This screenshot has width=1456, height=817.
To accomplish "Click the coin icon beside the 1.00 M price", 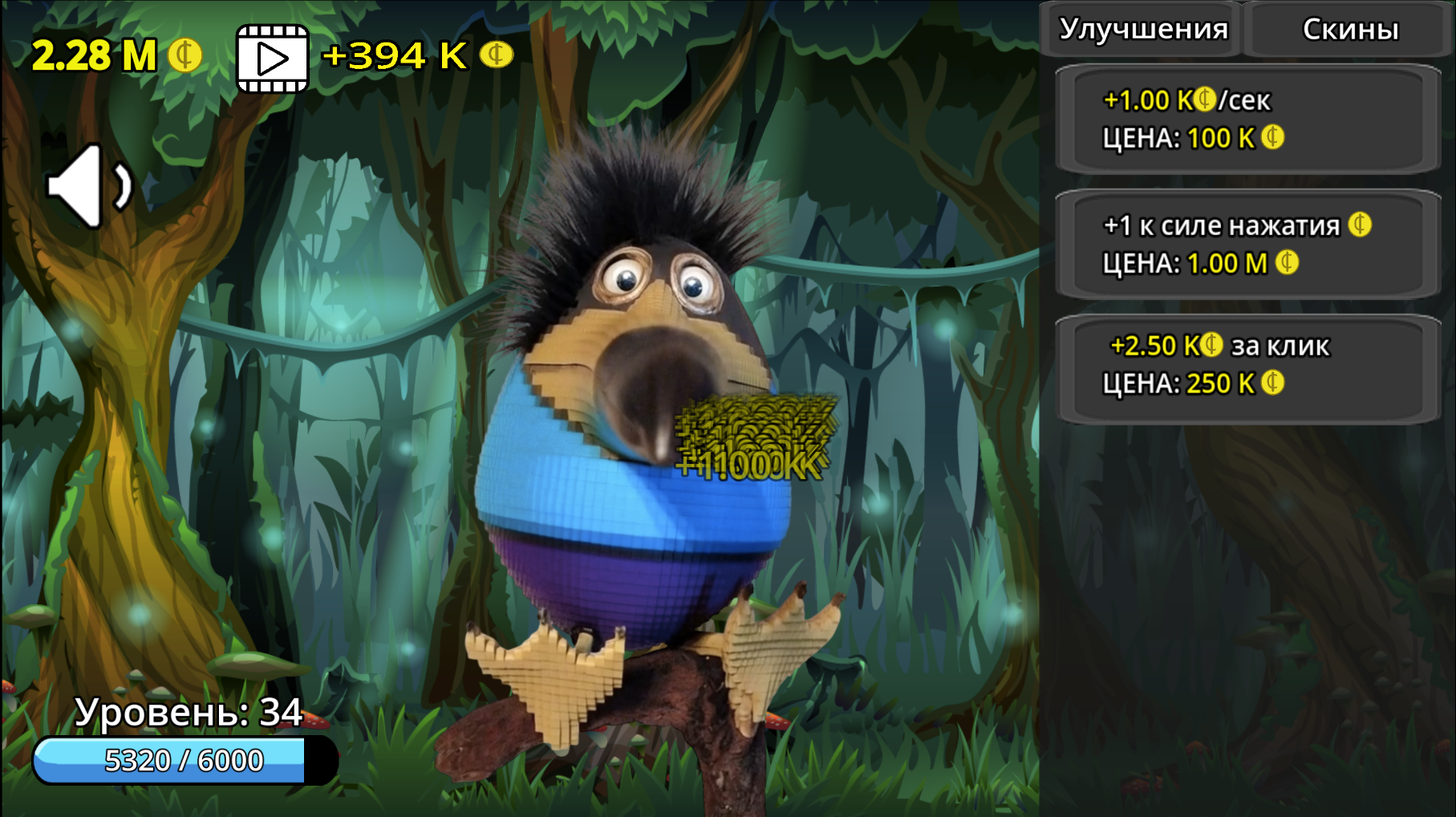I will pos(1288,262).
